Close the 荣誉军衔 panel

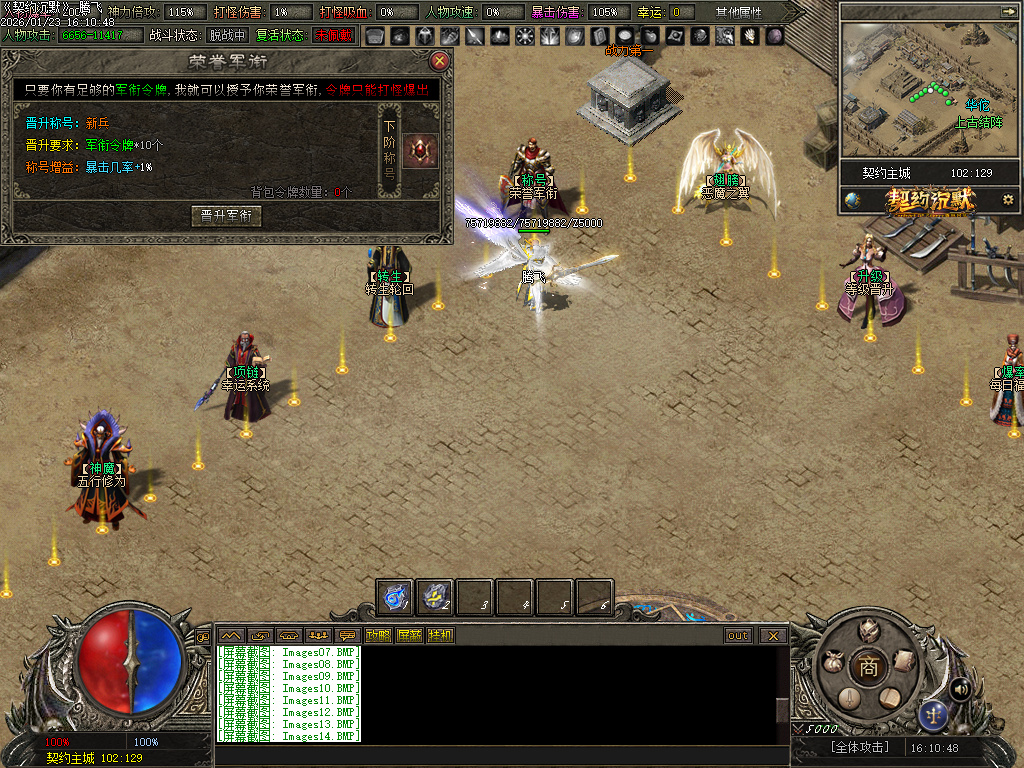tap(439, 61)
